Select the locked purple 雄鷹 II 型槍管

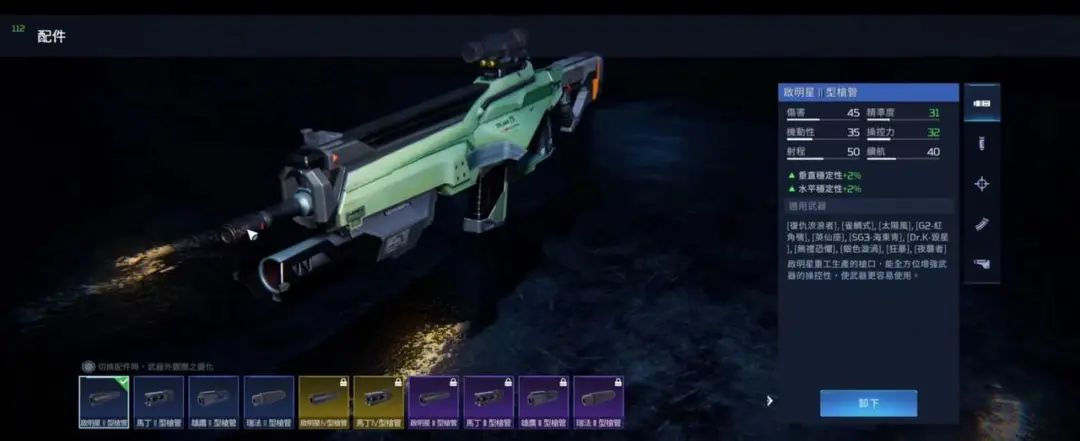[544, 401]
